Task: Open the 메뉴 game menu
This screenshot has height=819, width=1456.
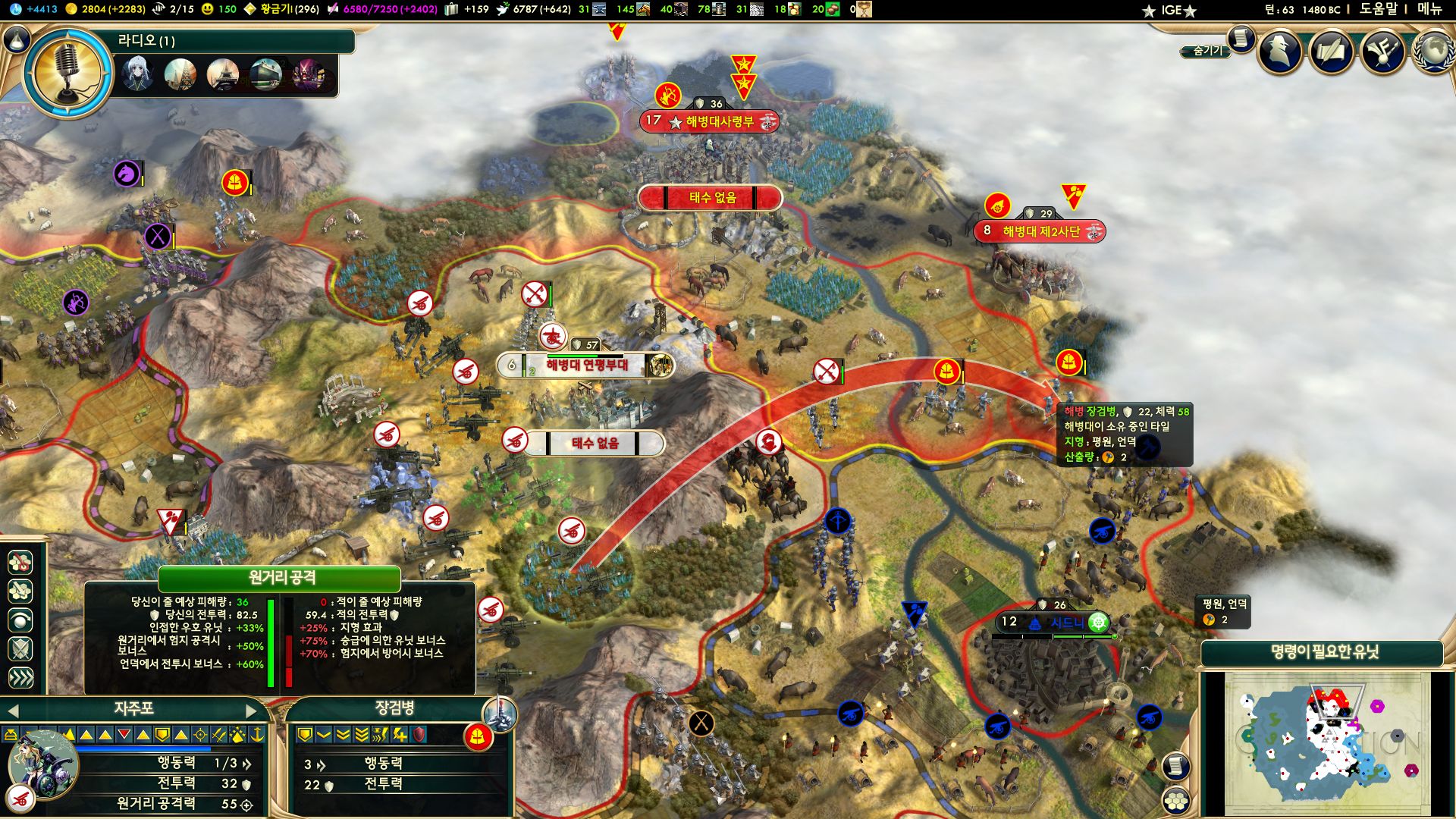Action: pyautogui.click(x=1429, y=9)
